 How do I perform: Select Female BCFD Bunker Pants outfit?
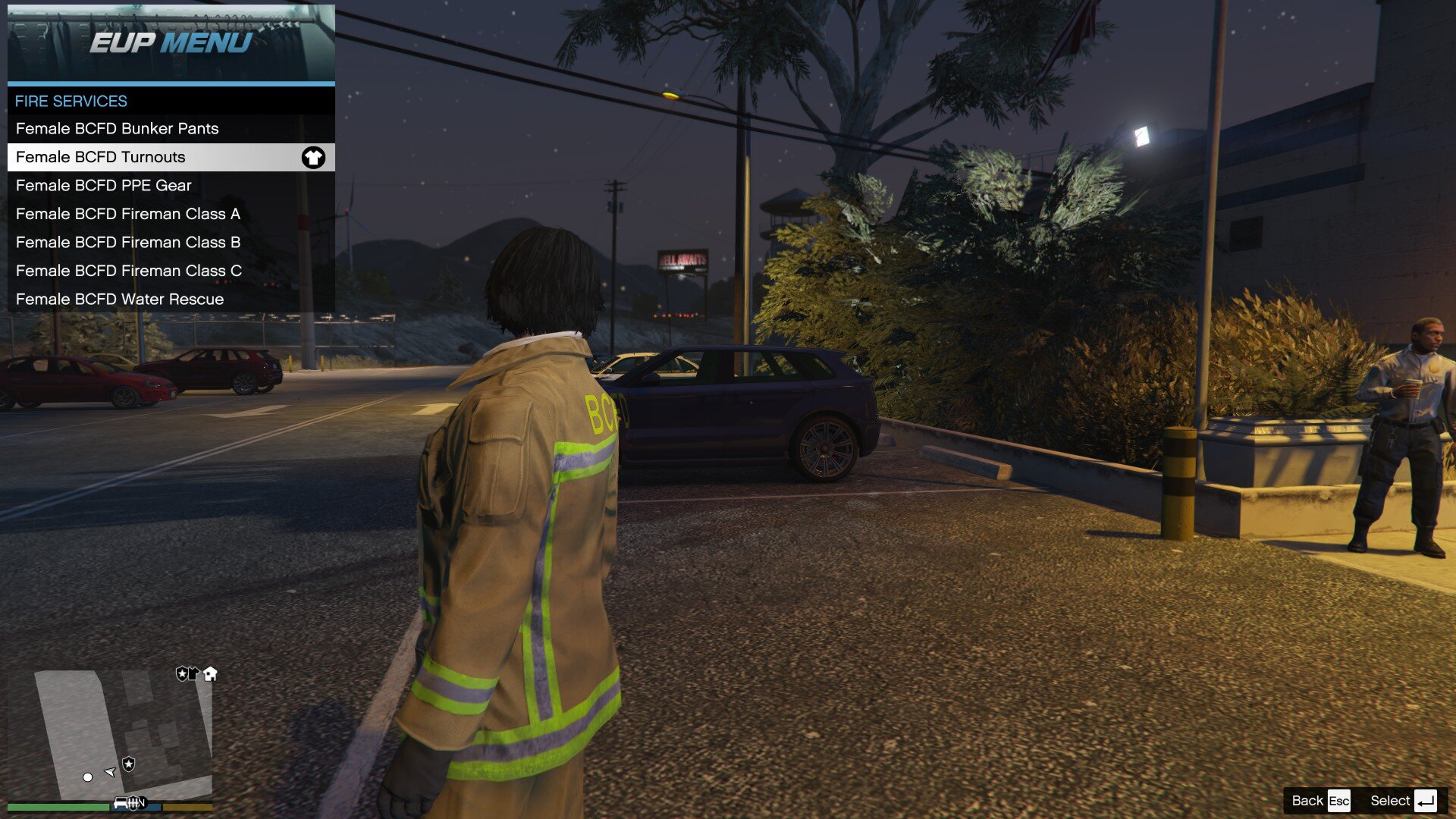(118, 129)
